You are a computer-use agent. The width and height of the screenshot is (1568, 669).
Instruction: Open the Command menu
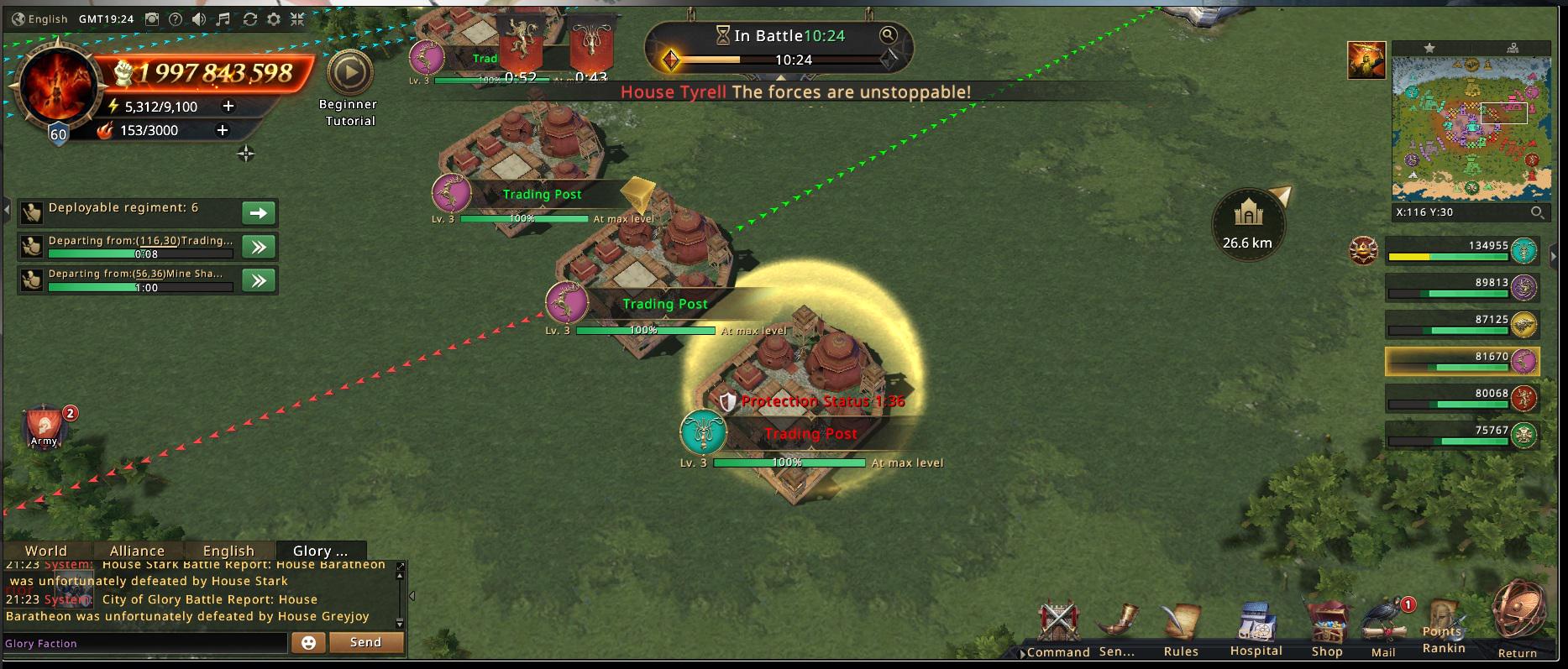(x=1057, y=628)
